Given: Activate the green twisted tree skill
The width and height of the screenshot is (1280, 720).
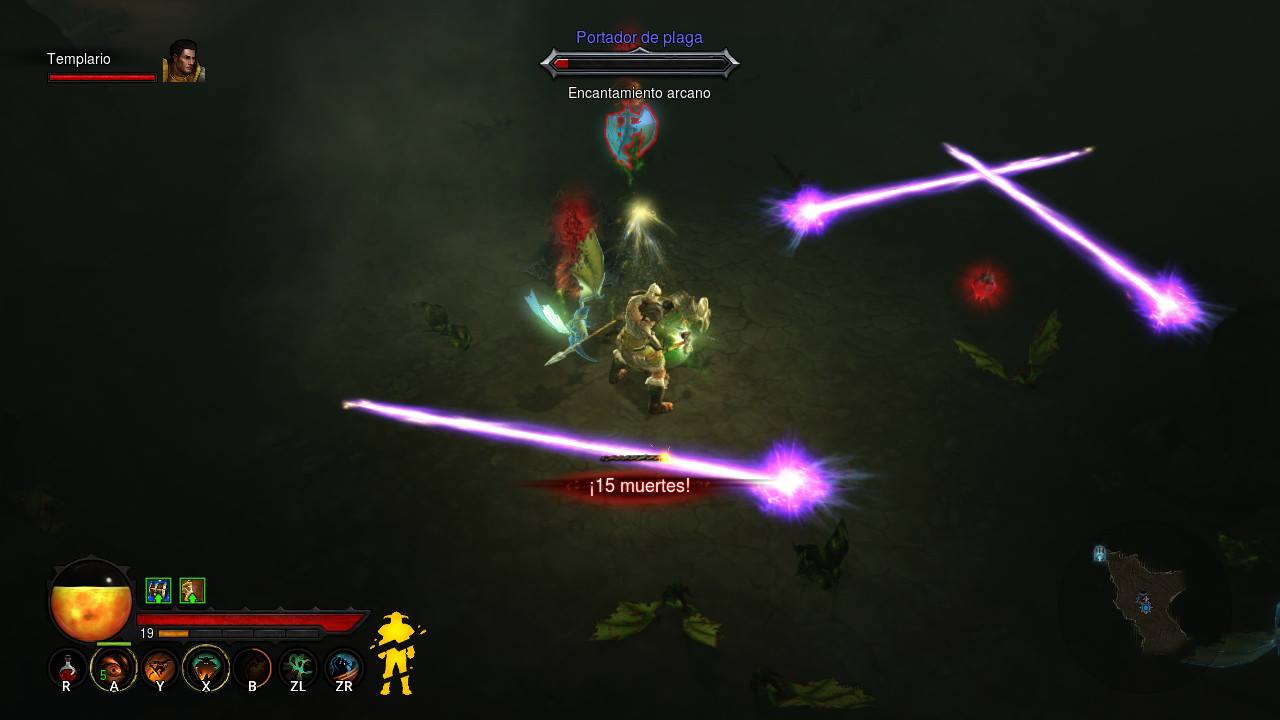Looking at the screenshot, I should (x=298, y=667).
